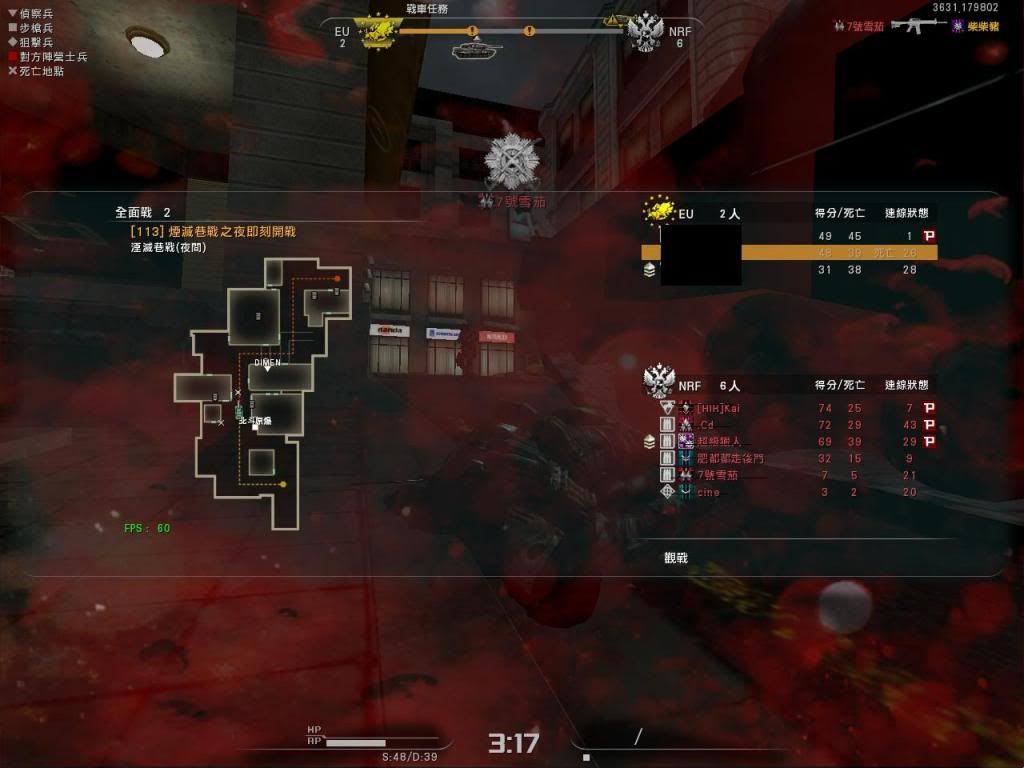Screen dimensions: 1024x768
Task: Click the tank mission icon at top
Action: pyautogui.click(x=471, y=49)
